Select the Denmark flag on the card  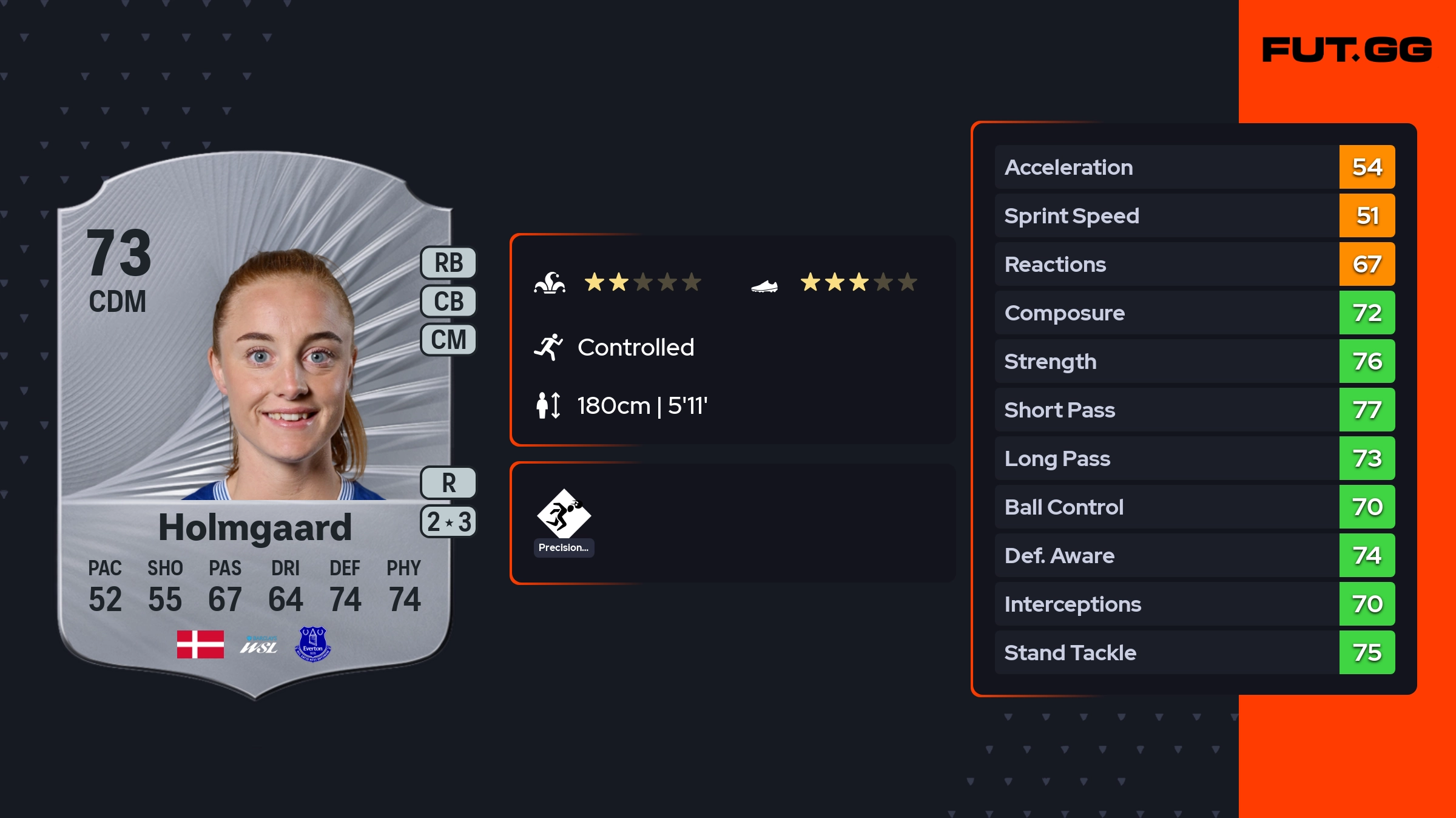click(200, 644)
